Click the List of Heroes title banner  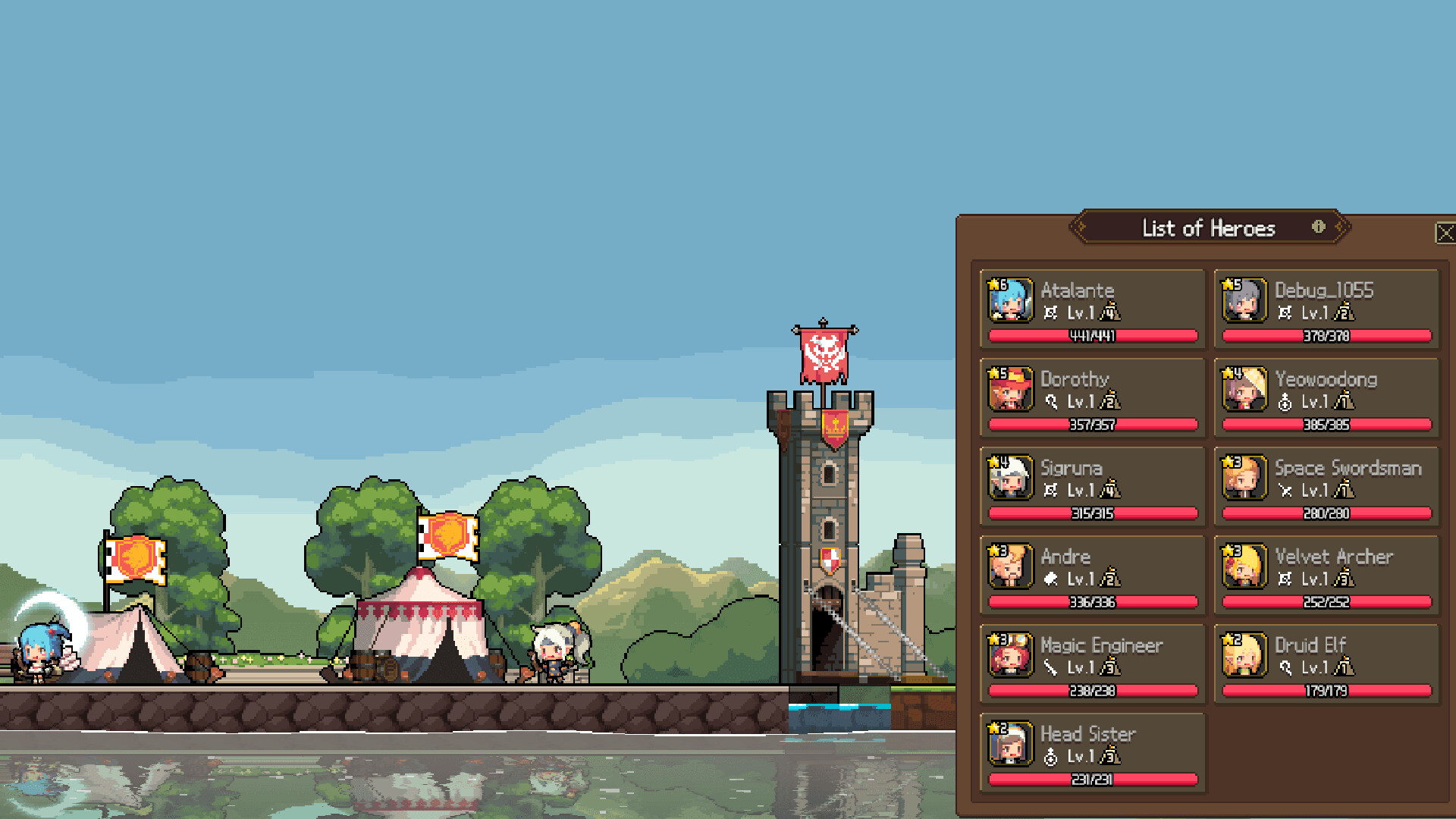tap(1209, 227)
